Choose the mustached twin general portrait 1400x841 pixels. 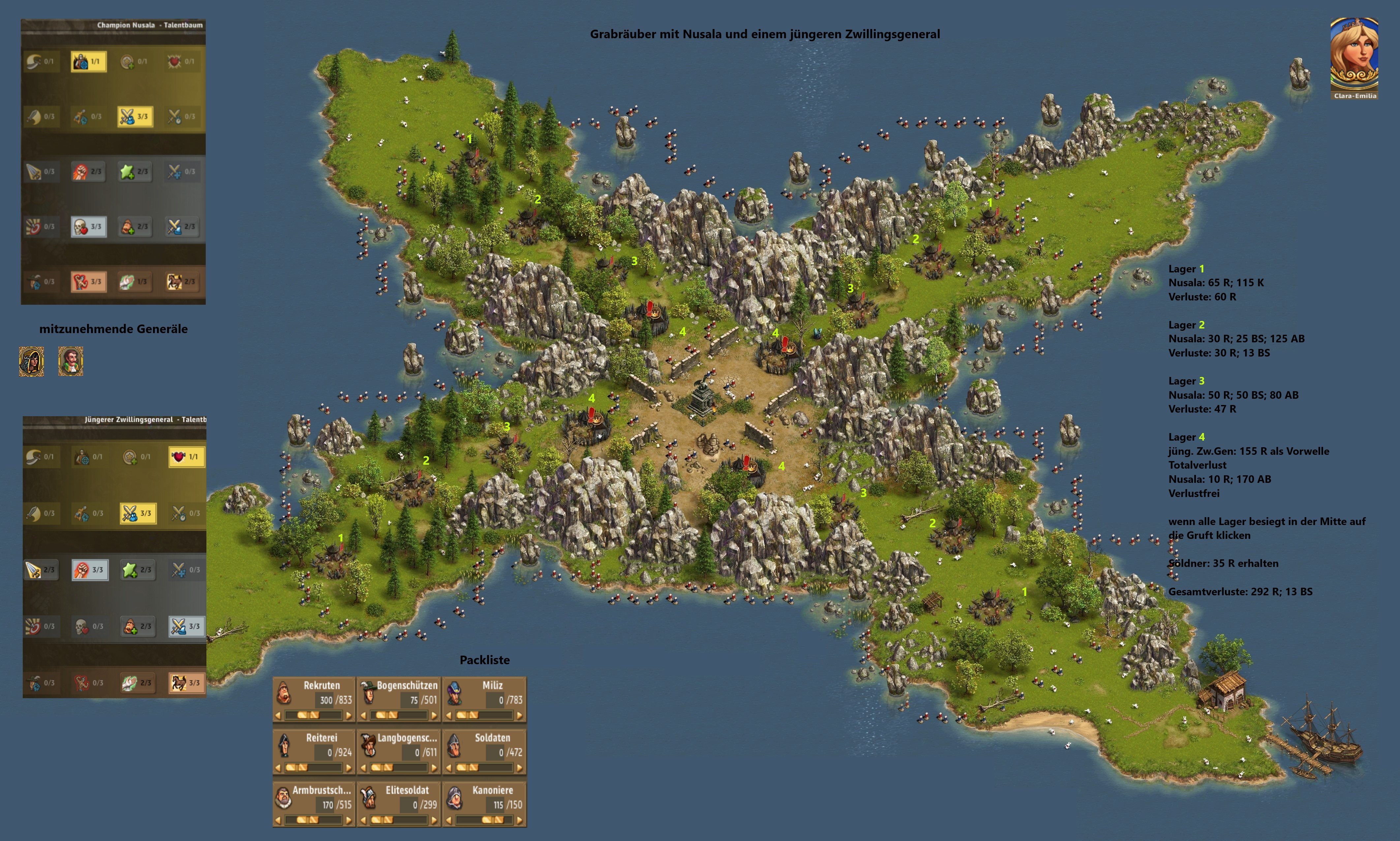[x=71, y=361]
